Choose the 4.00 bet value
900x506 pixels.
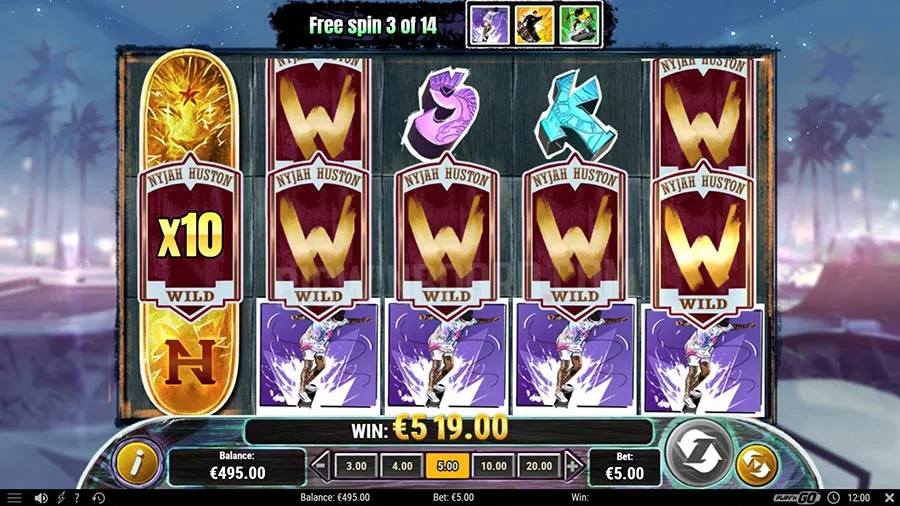[x=401, y=466]
